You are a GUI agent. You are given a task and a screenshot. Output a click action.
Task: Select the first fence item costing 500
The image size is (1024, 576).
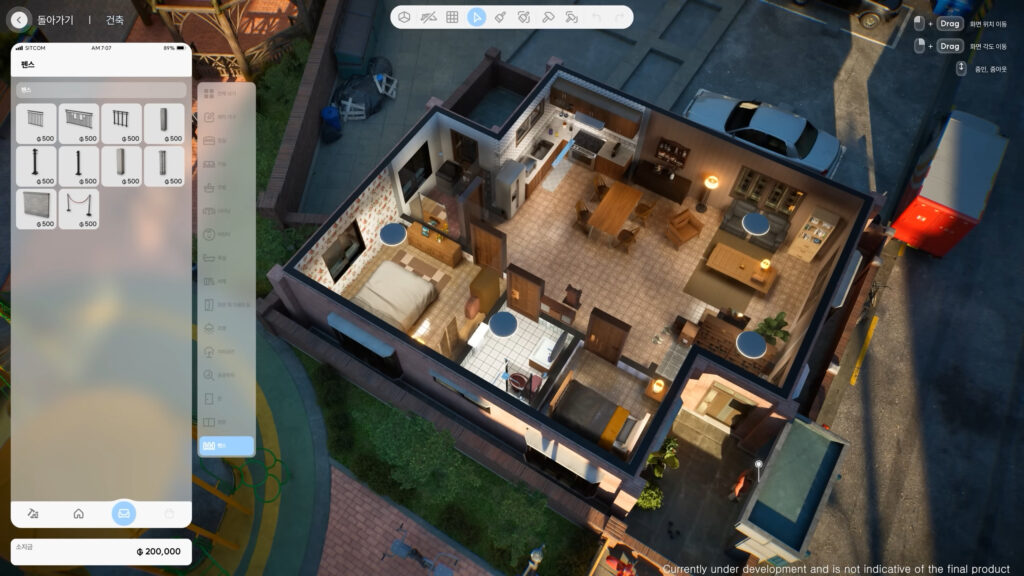point(36,123)
